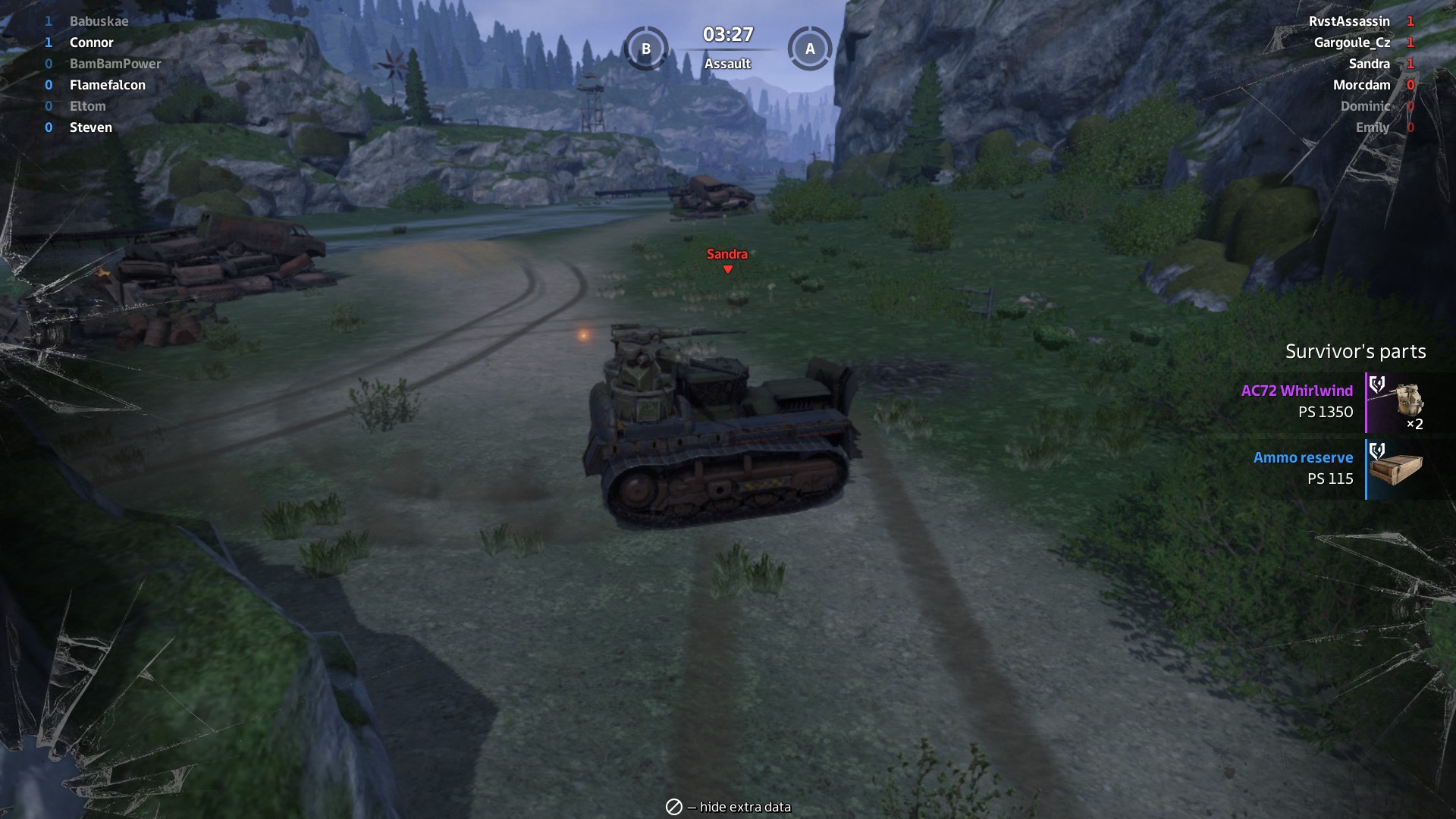The width and height of the screenshot is (1456, 819).
Task: Choose Emily from the red team list
Action: (x=1372, y=127)
